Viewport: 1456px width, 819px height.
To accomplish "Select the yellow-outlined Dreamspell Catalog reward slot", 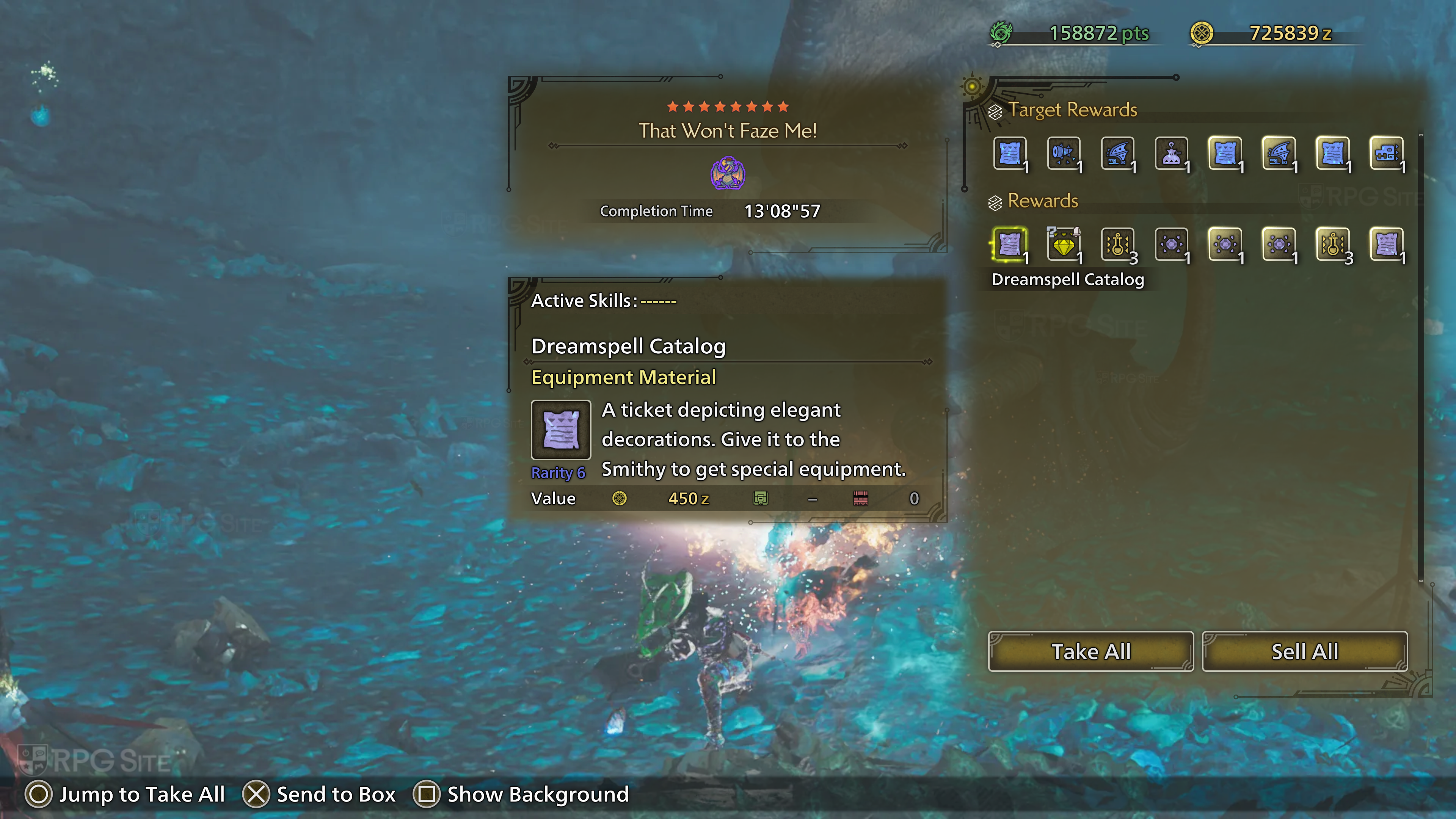I will 1009,245.
